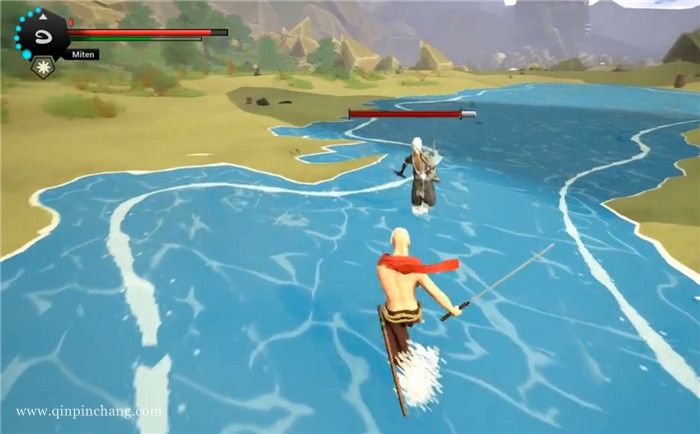Activate the white starburst ability icon
The height and width of the screenshot is (434, 700).
click(42, 67)
